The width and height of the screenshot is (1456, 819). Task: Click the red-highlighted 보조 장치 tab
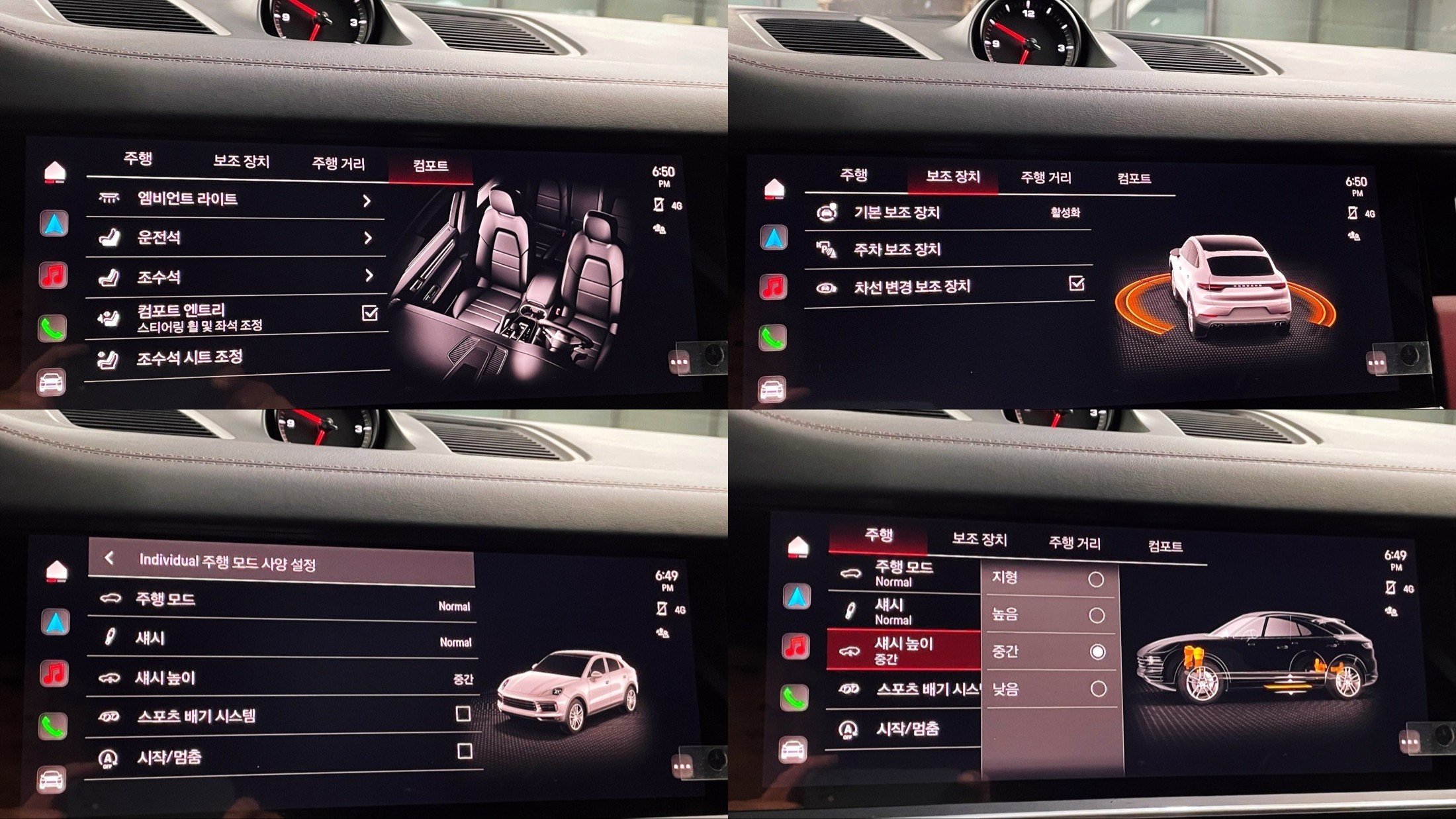(952, 177)
